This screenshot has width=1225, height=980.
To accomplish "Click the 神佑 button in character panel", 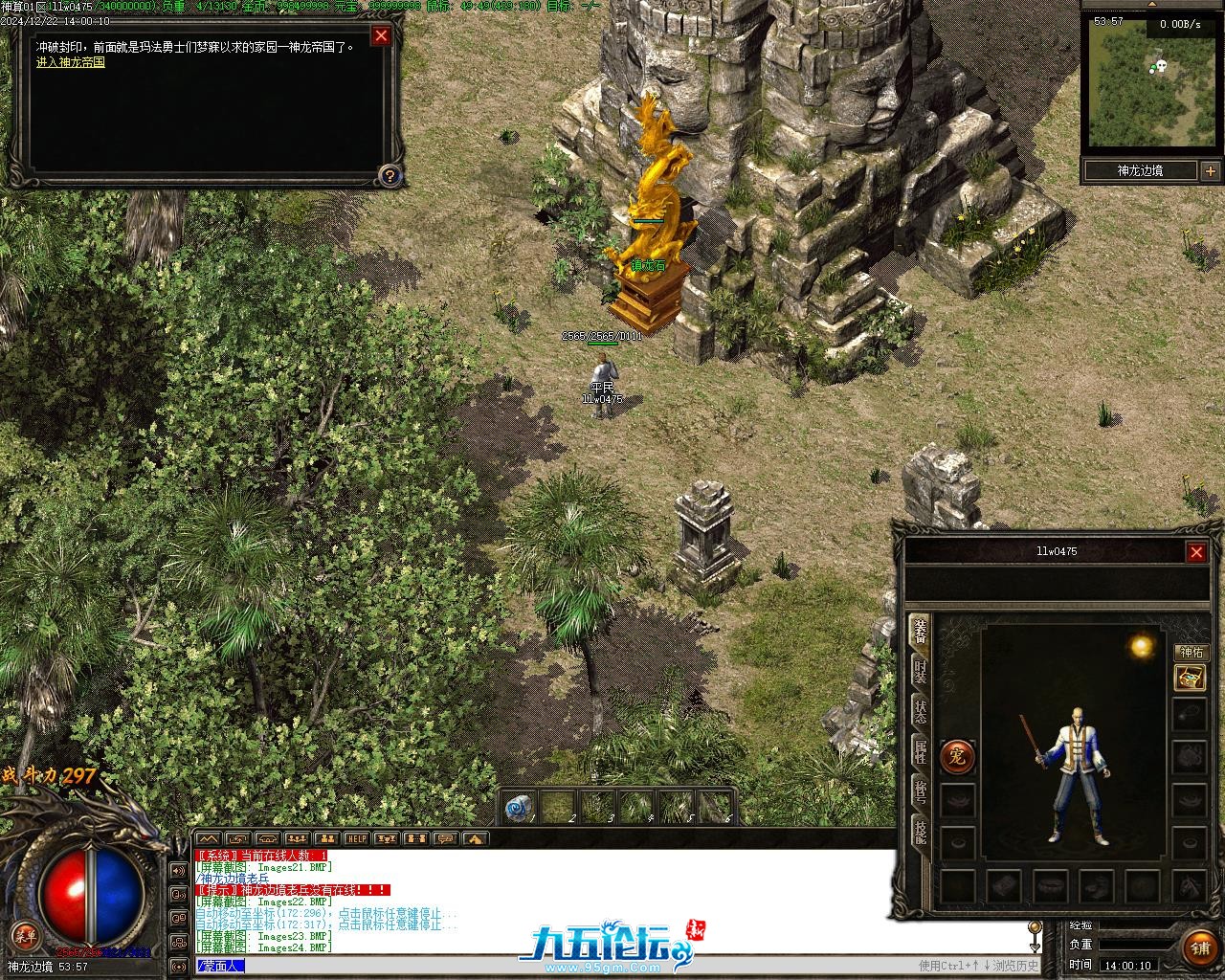I will [x=1191, y=653].
